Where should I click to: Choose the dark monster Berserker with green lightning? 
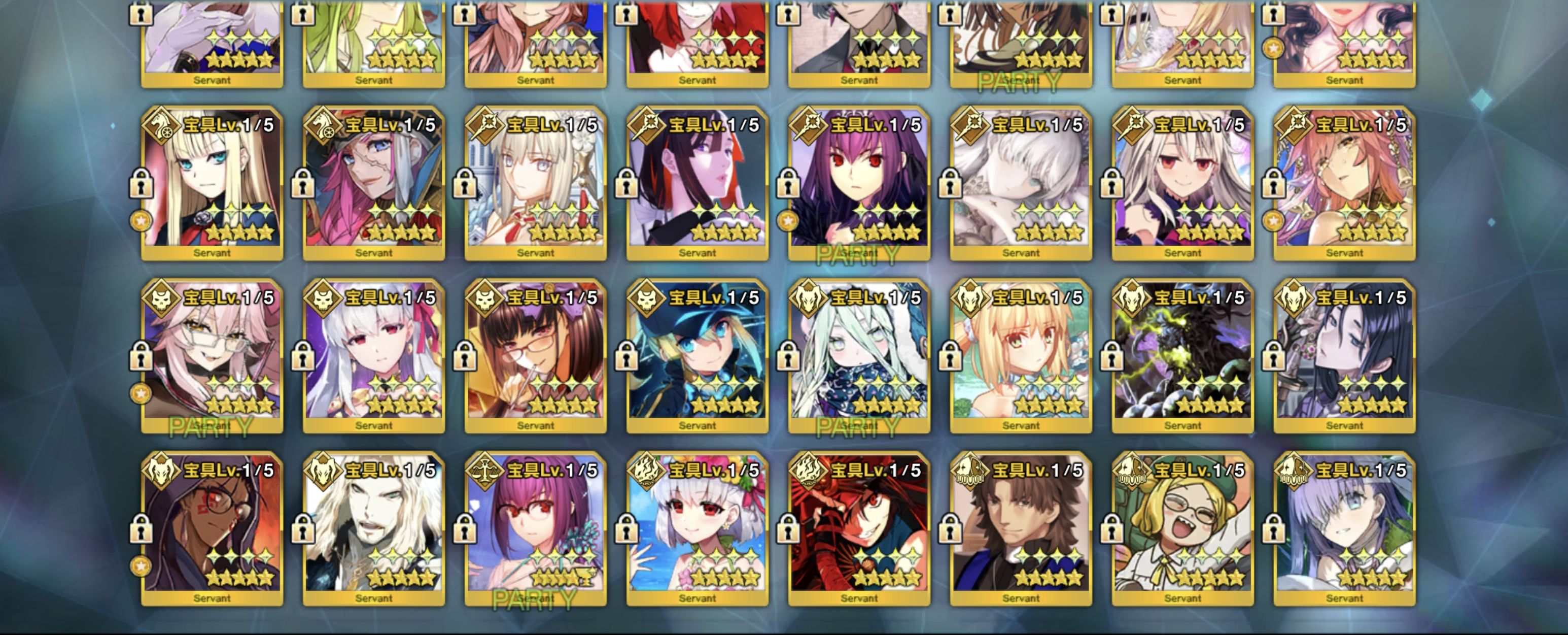pyautogui.click(x=1182, y=355)
